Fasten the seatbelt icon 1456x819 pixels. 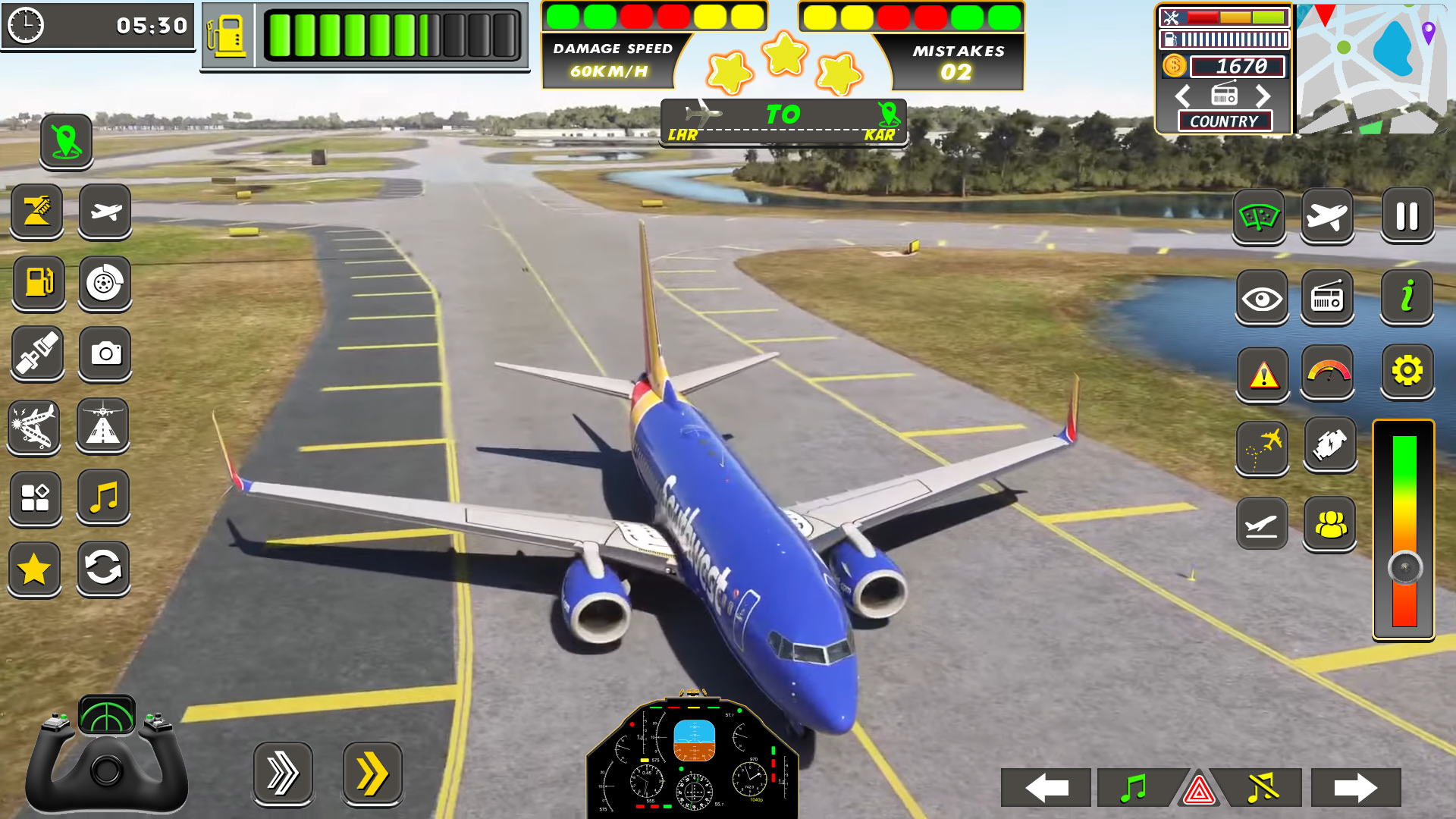(38, 354)
